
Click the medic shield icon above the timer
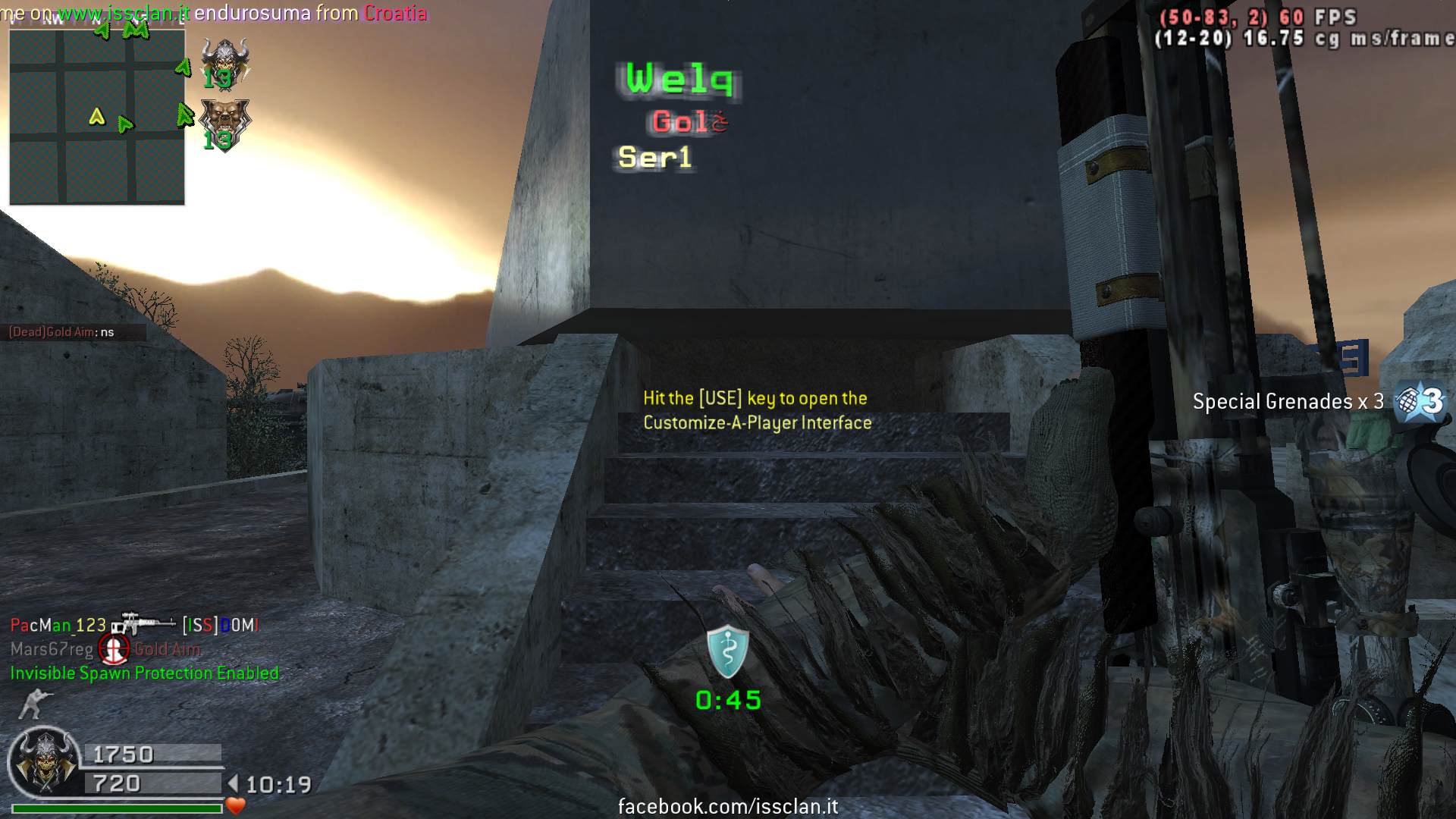coord(728,651)
